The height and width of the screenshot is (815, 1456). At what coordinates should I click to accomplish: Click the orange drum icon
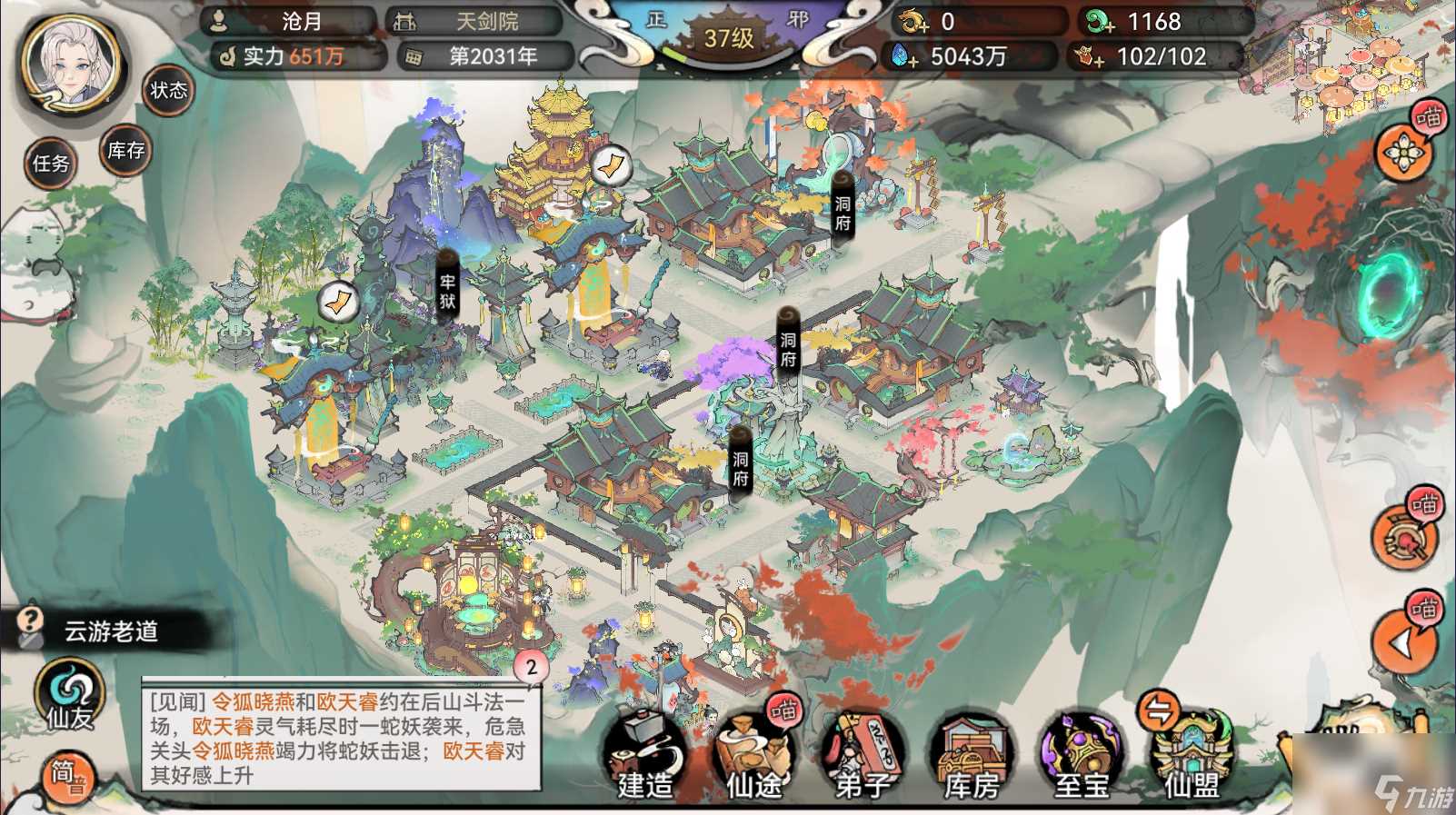click(x=1403, y=540)
